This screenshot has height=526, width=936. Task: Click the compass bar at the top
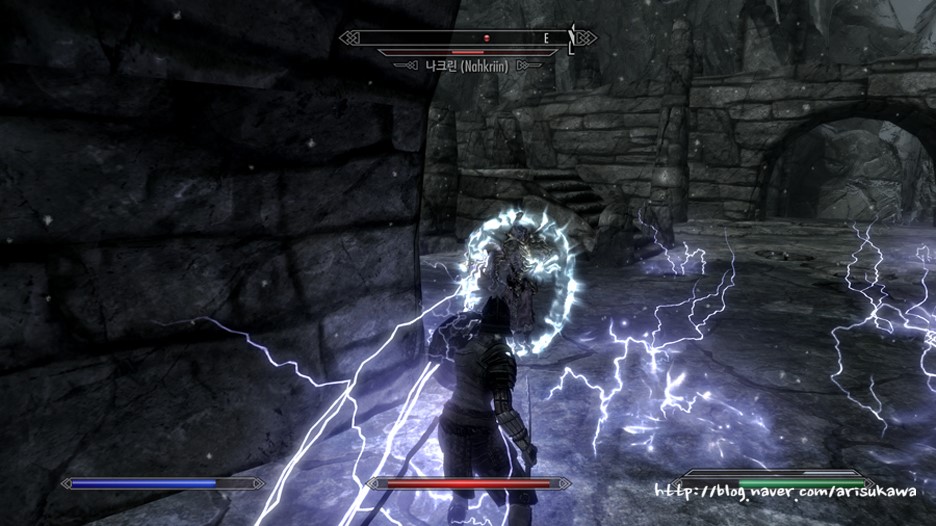(x=467, y=38)
